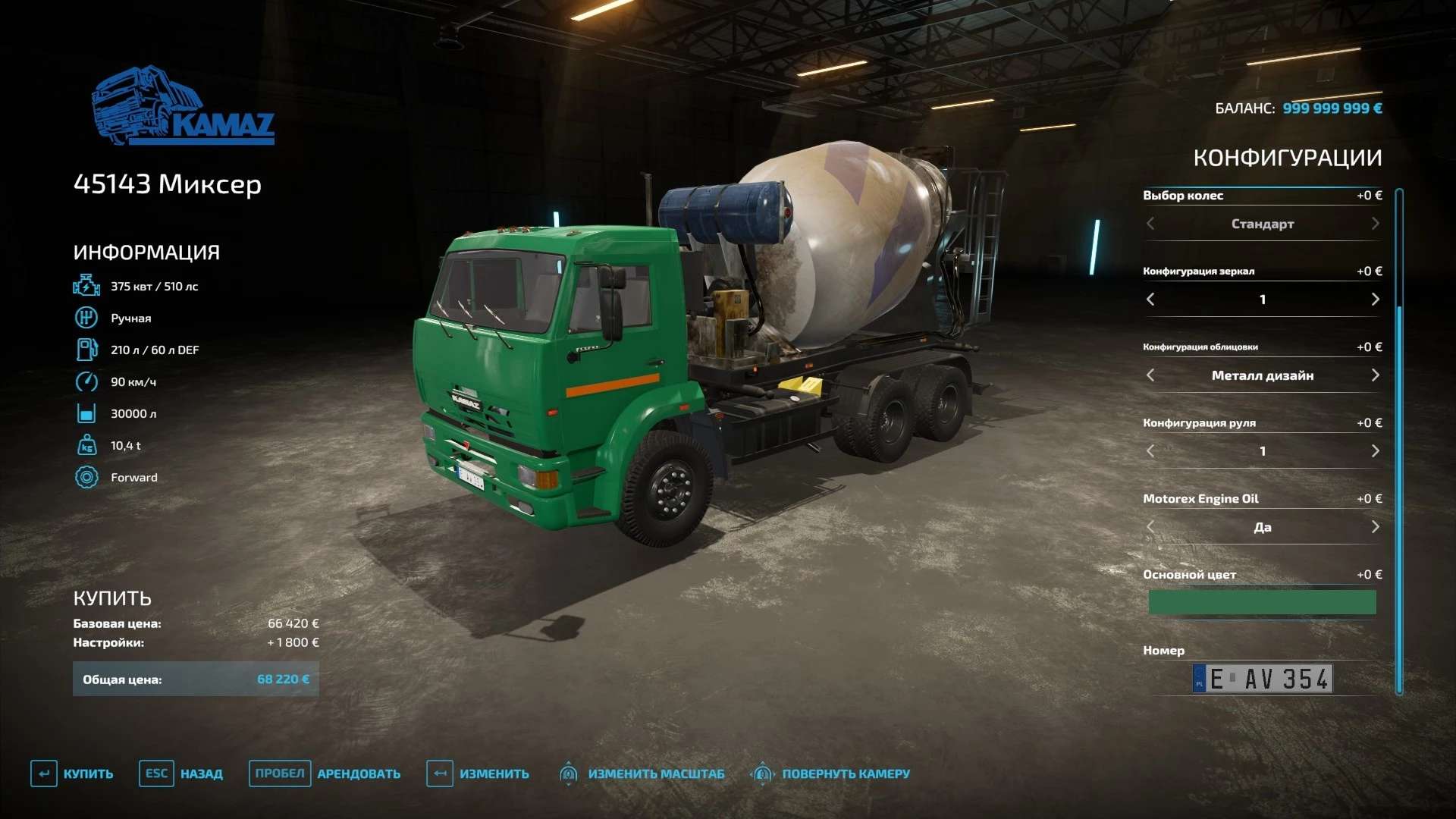Open the green main color swatch
Screen dimensions: 1456x819
click(1262, 602)
